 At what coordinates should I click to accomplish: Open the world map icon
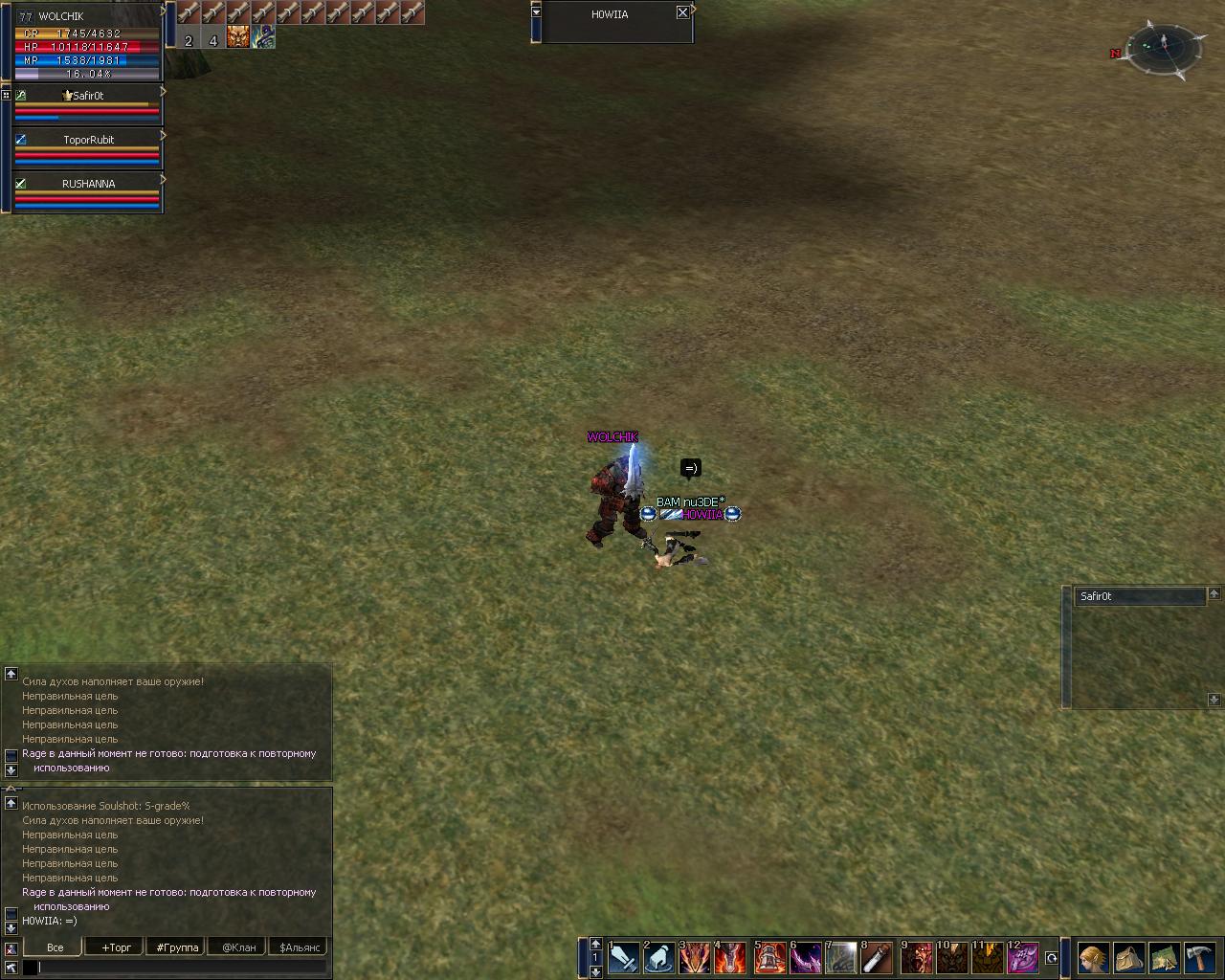1164,957
